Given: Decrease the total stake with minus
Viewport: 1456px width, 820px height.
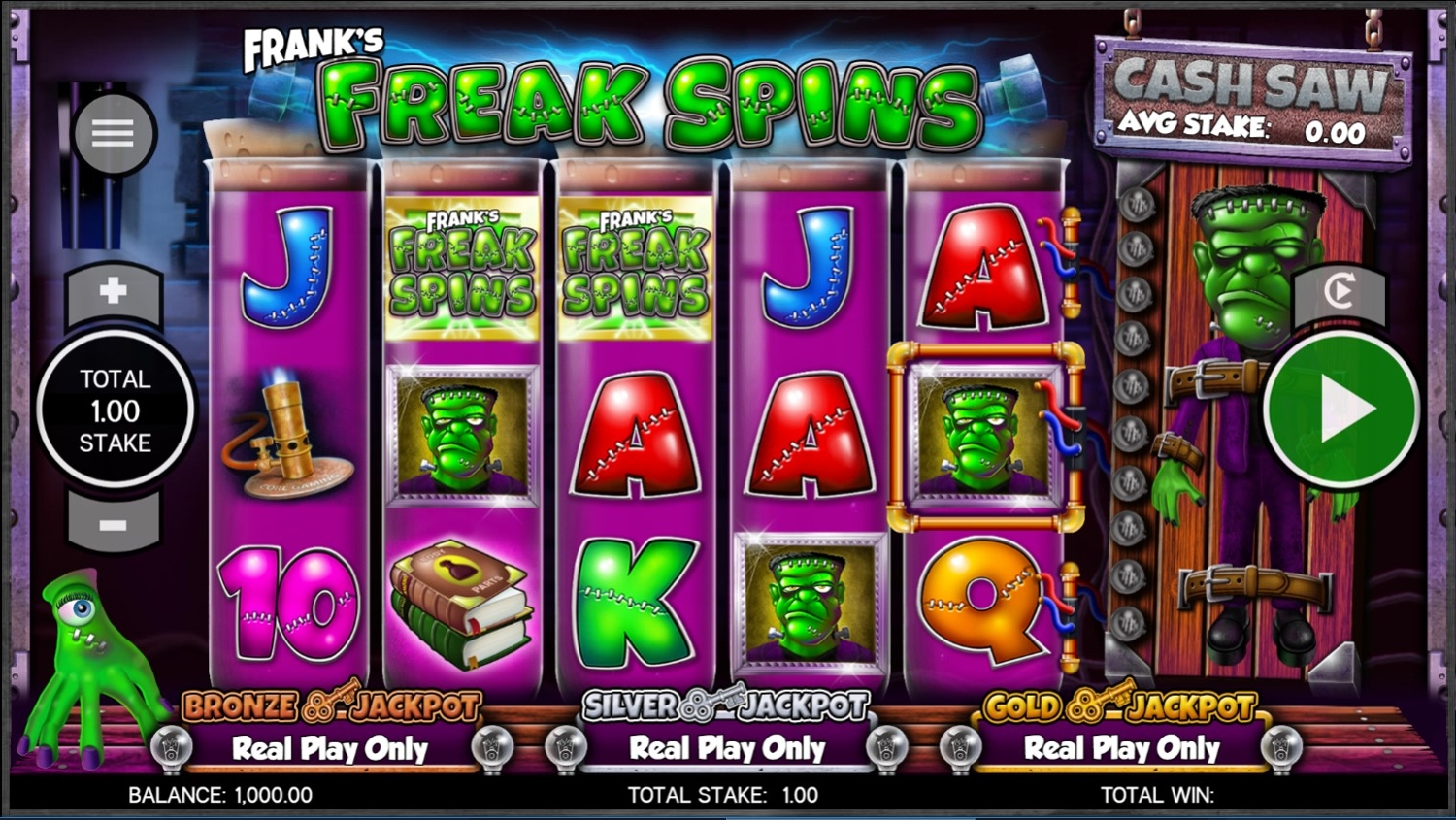Looking at the screenshot, I should point(114,525).
